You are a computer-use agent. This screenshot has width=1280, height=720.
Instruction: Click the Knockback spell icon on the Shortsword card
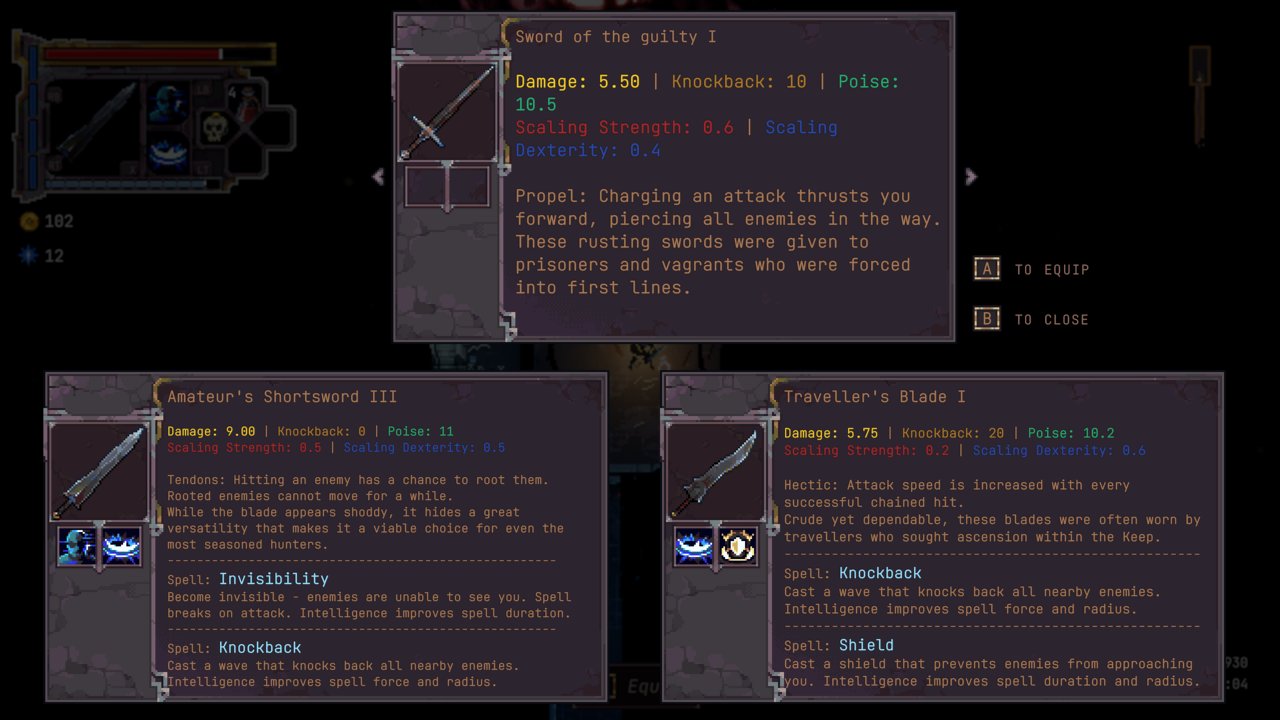(x=122, y=547)
